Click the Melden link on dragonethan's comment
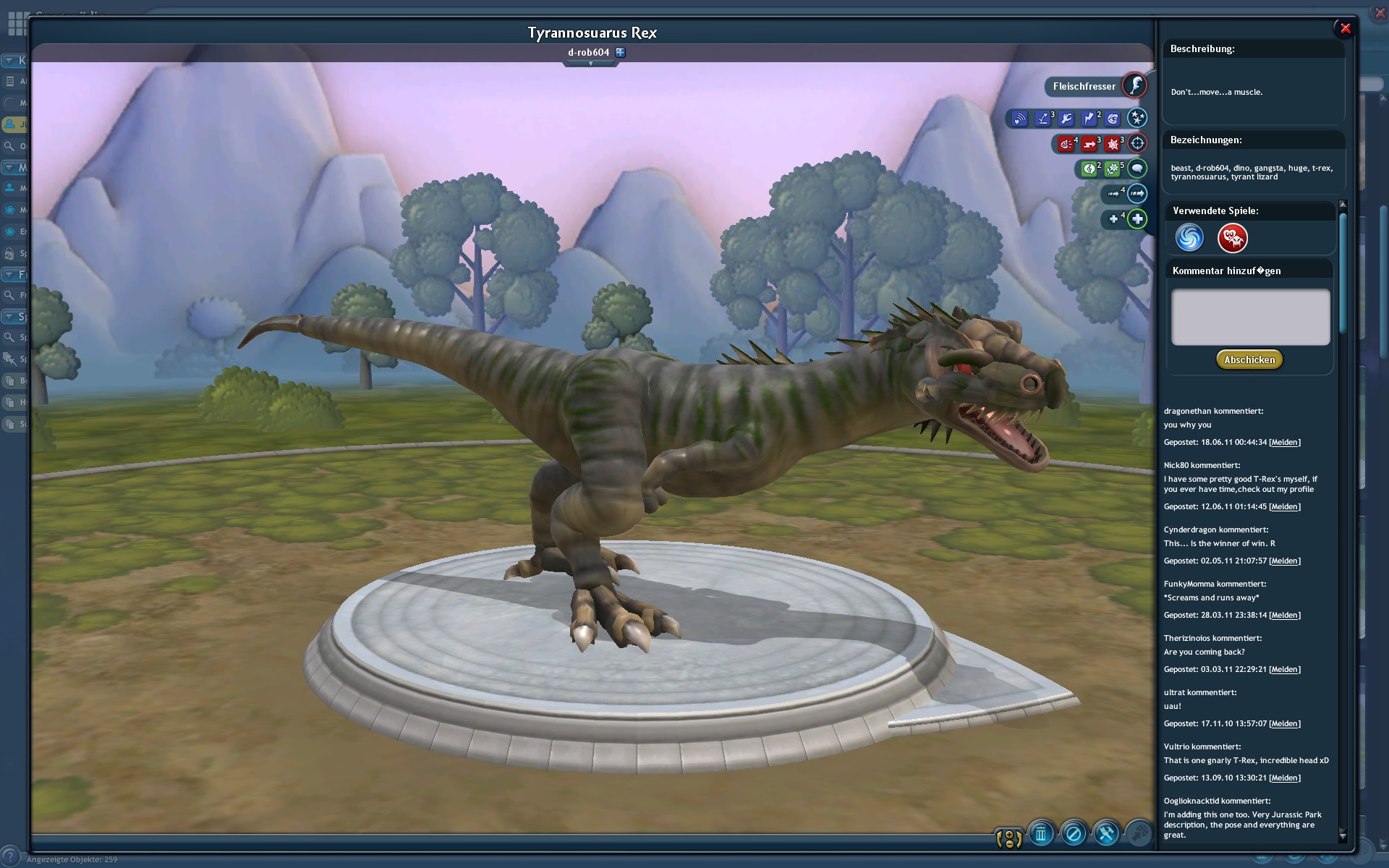 [x=1285, y=442]
